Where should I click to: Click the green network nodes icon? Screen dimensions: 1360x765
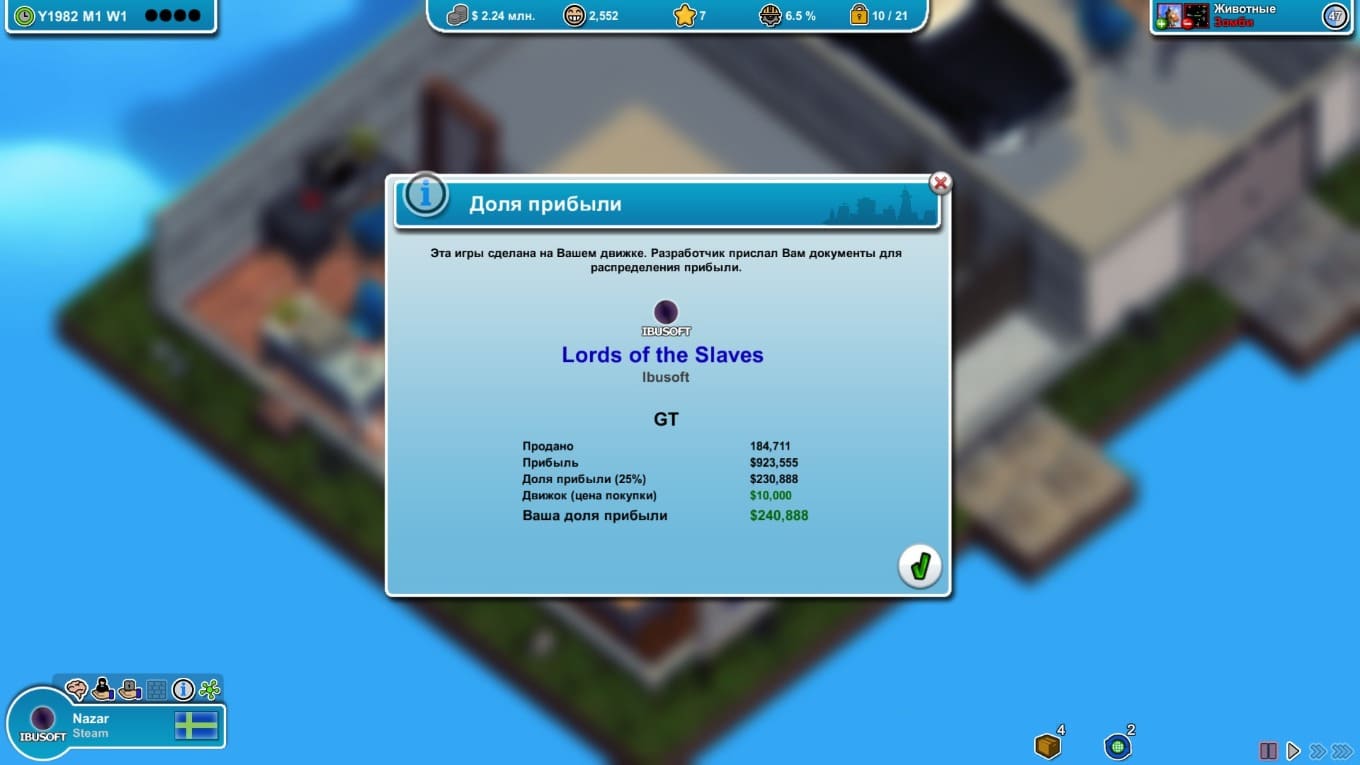click(209, 689)
